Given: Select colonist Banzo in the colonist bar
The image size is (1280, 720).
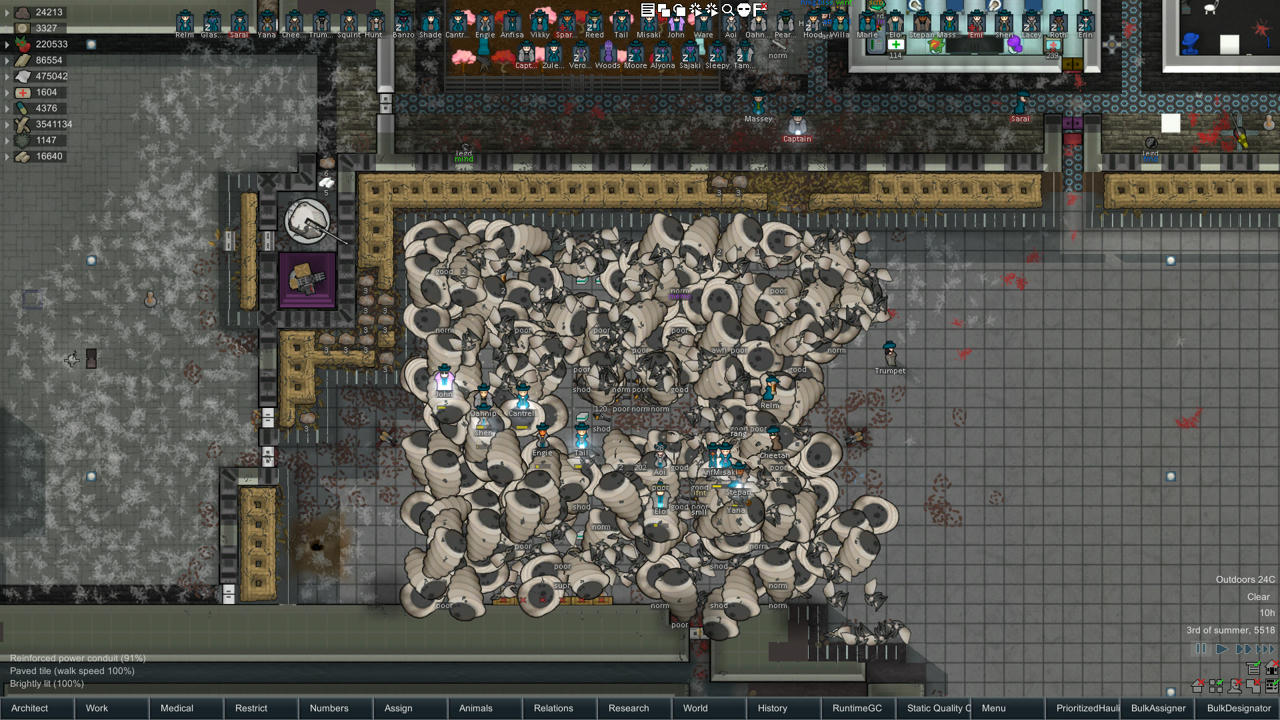Looking at the screenshot, I should [403, 22].
